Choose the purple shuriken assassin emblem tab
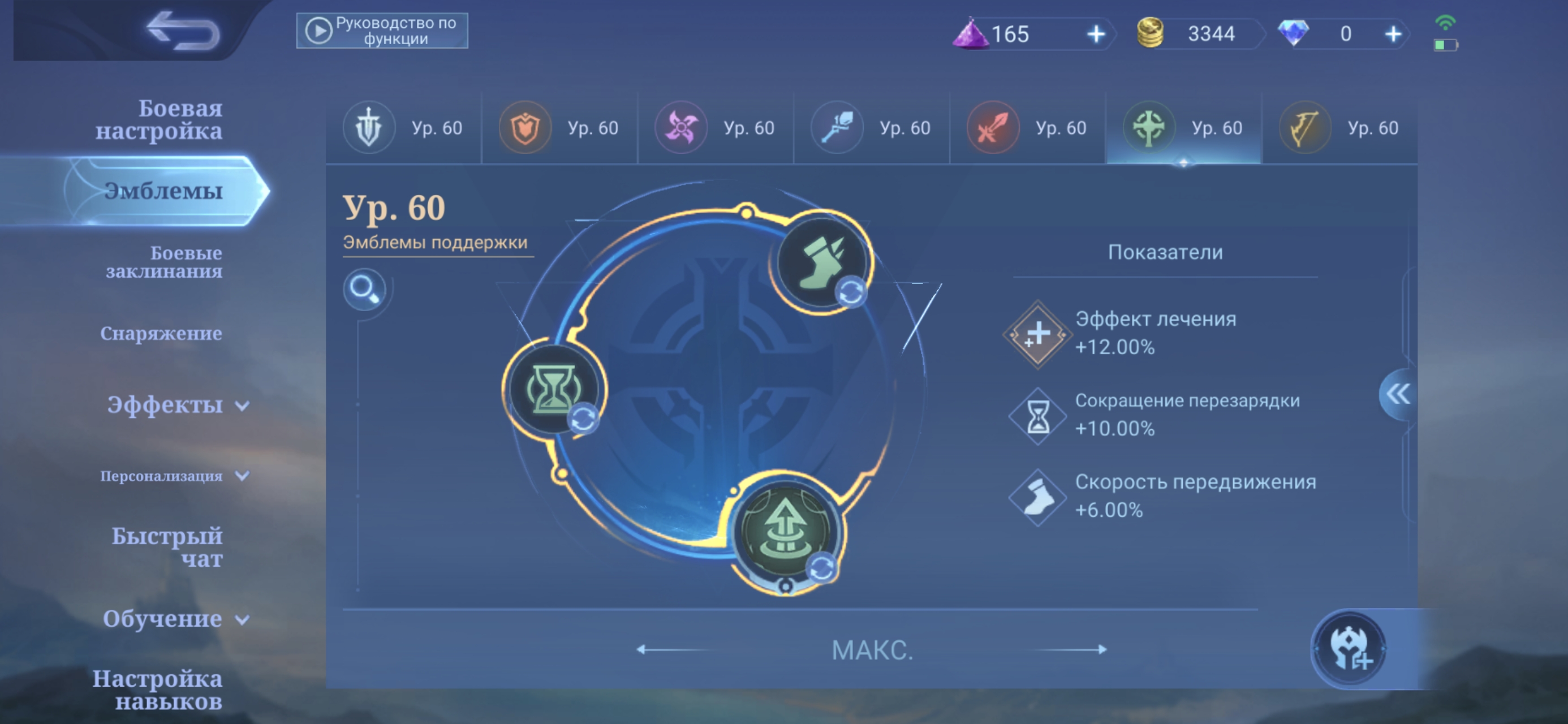The height and width of the screenshot is (724, 1568). 714,128
